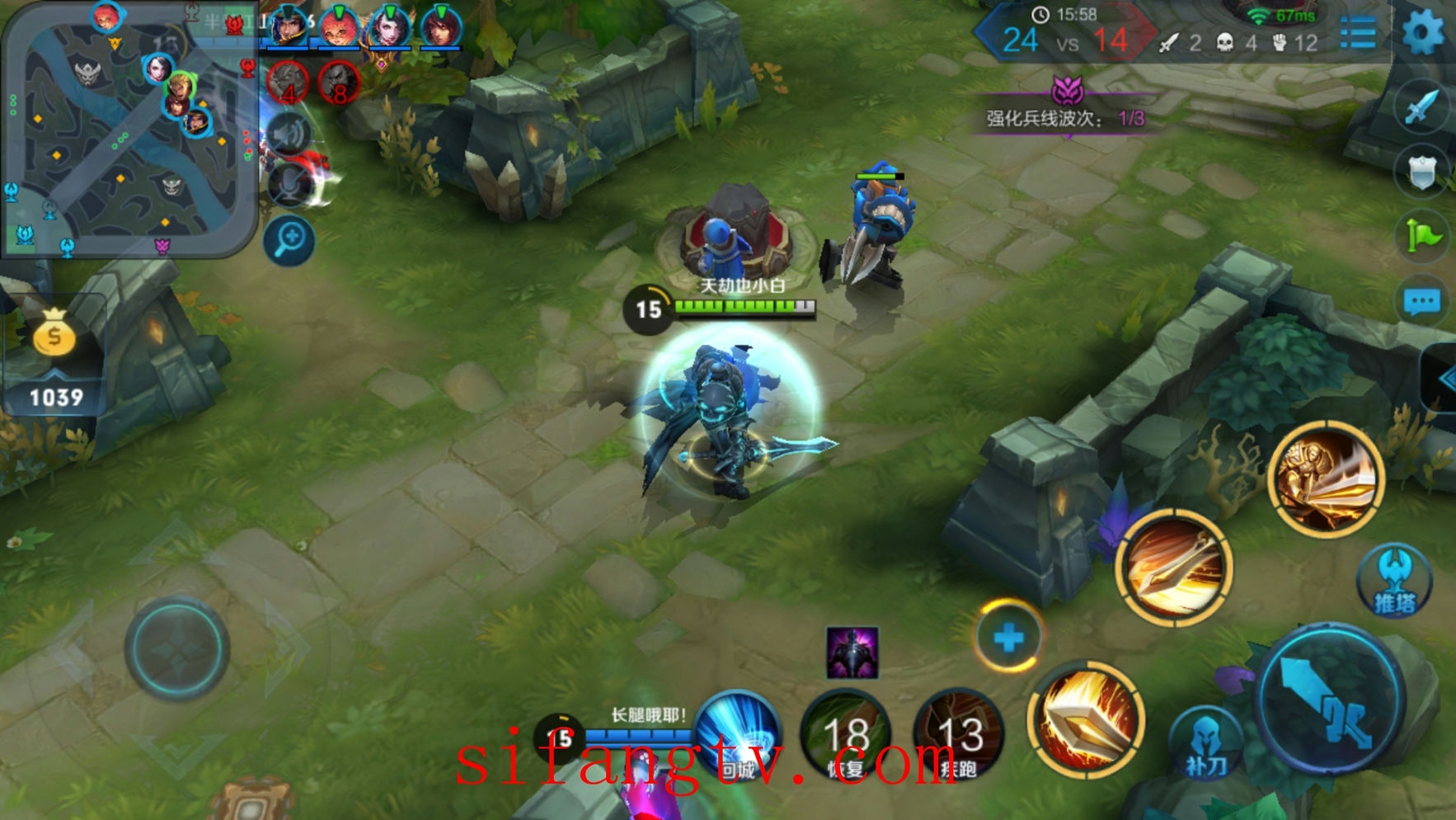Open the quick chat bubble
1456x820 pixels.
[1422, 302]
